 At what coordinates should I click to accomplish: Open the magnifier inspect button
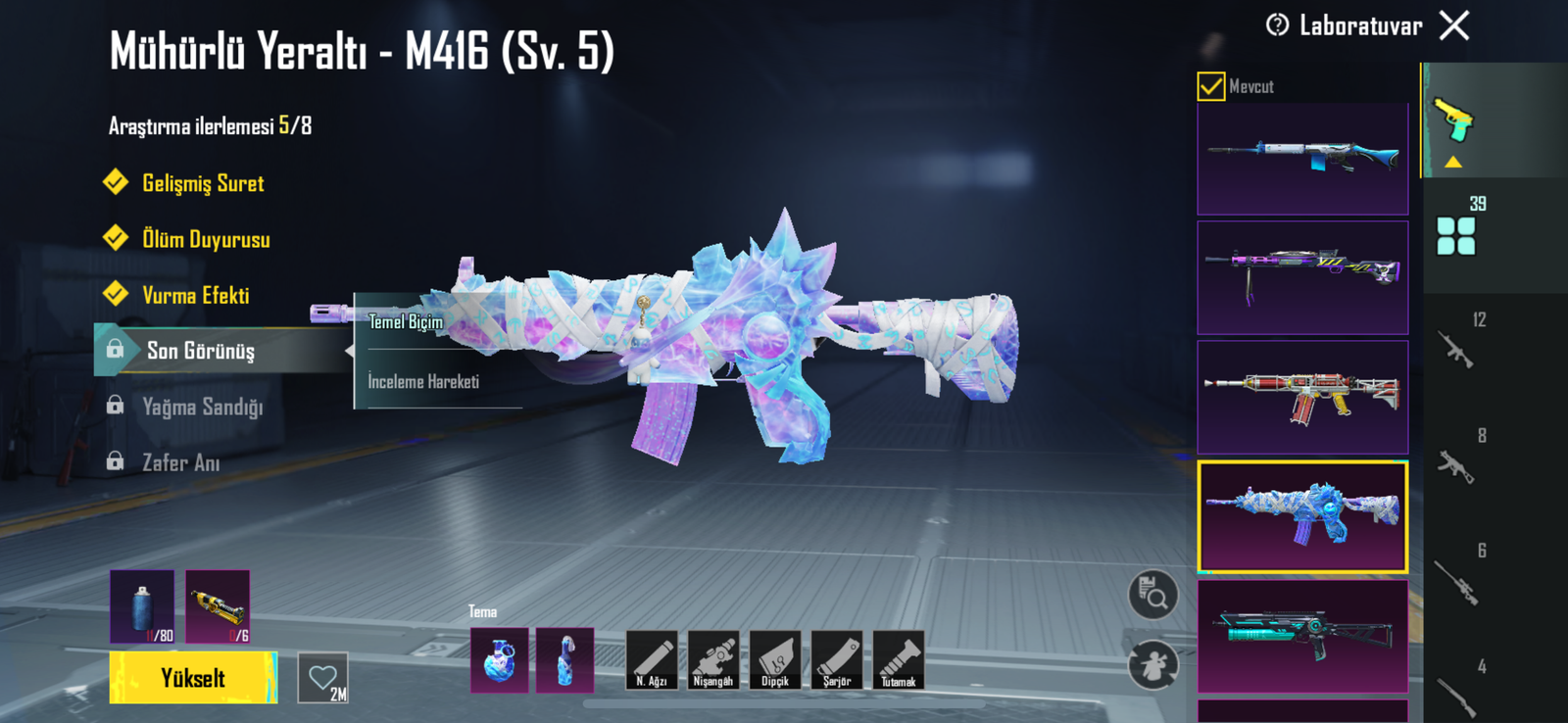pos(1153,595)
